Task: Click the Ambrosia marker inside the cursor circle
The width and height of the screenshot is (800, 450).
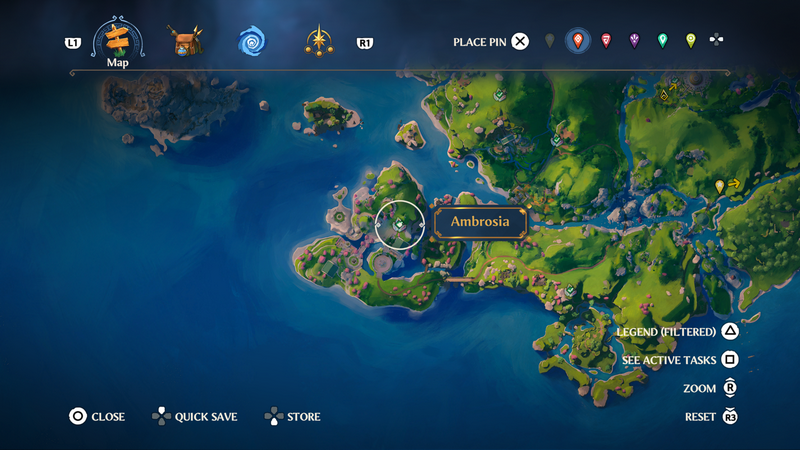Action: coord(399,224)
